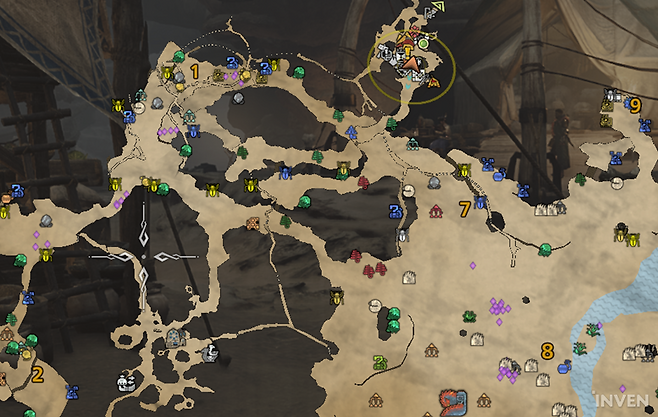Viewport: 658px width, 417px height.
Task: Choose the area 8 number marker
Action: pos(547,351)
